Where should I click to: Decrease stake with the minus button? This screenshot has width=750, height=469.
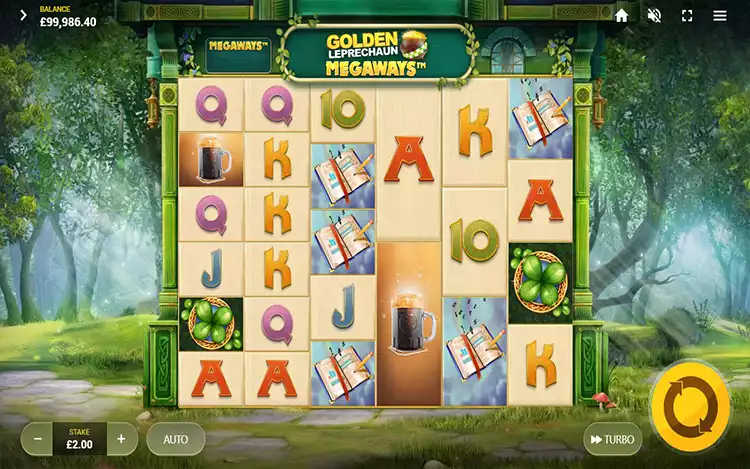[x=38, y=439]
